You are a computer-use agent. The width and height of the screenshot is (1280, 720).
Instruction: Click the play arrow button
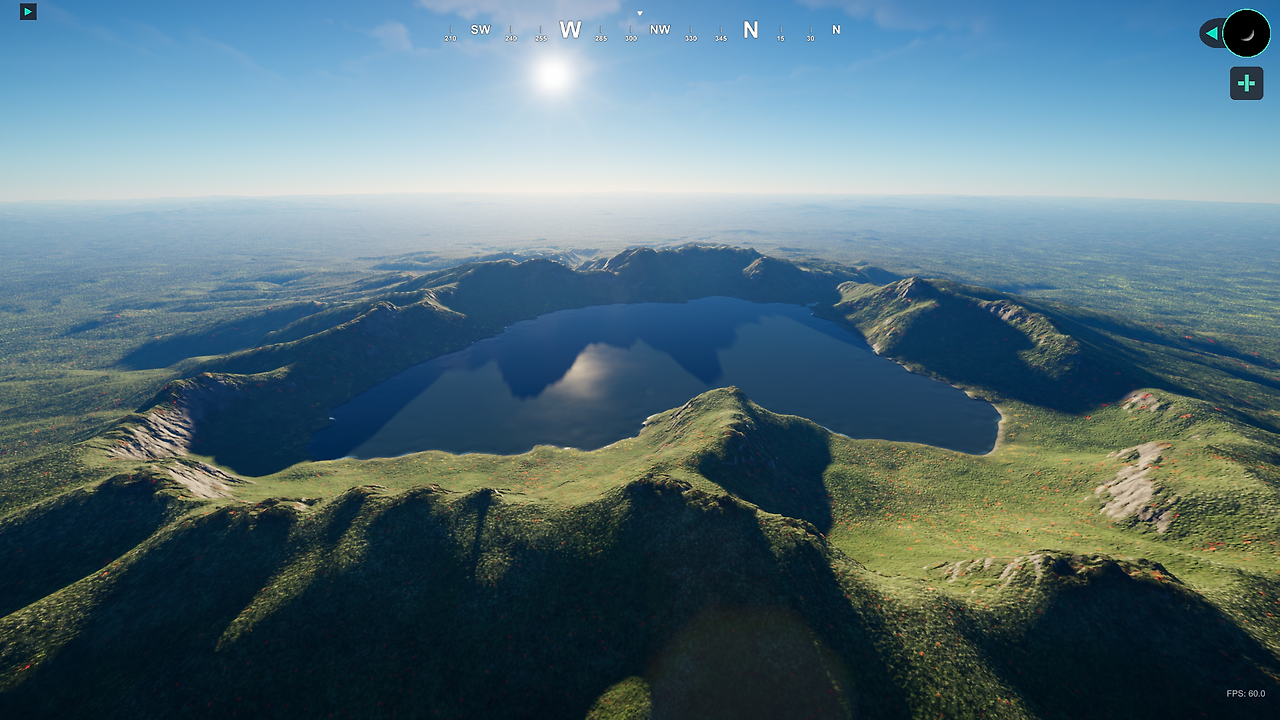point(28,12)
